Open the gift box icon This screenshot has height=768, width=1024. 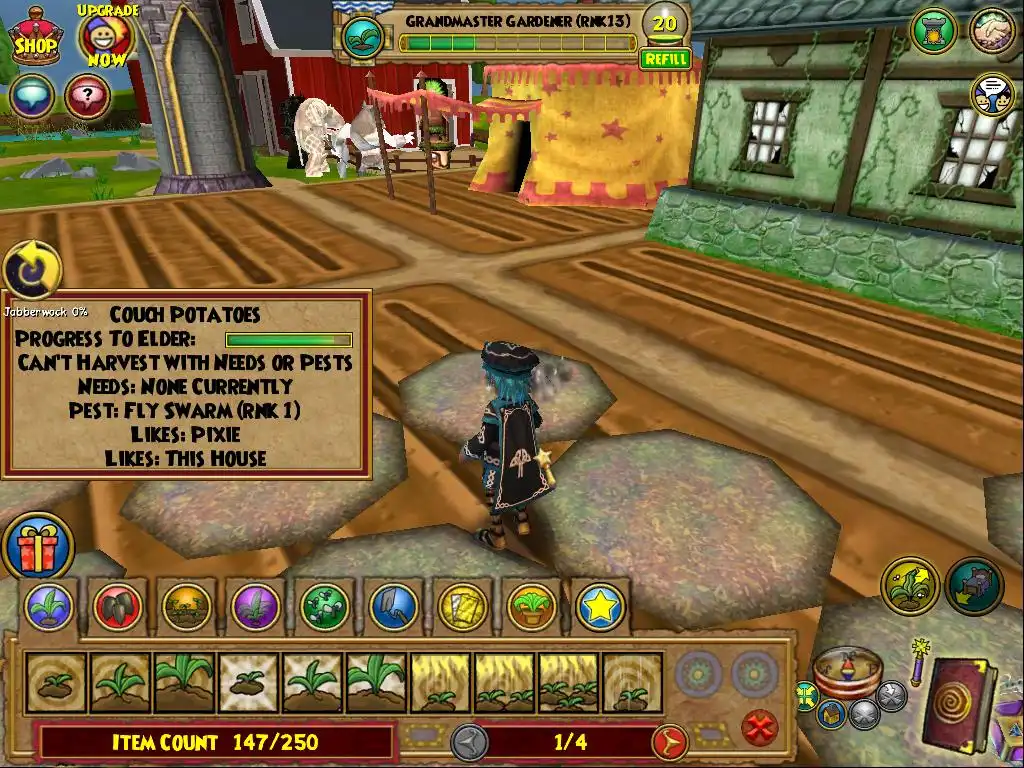37,546
